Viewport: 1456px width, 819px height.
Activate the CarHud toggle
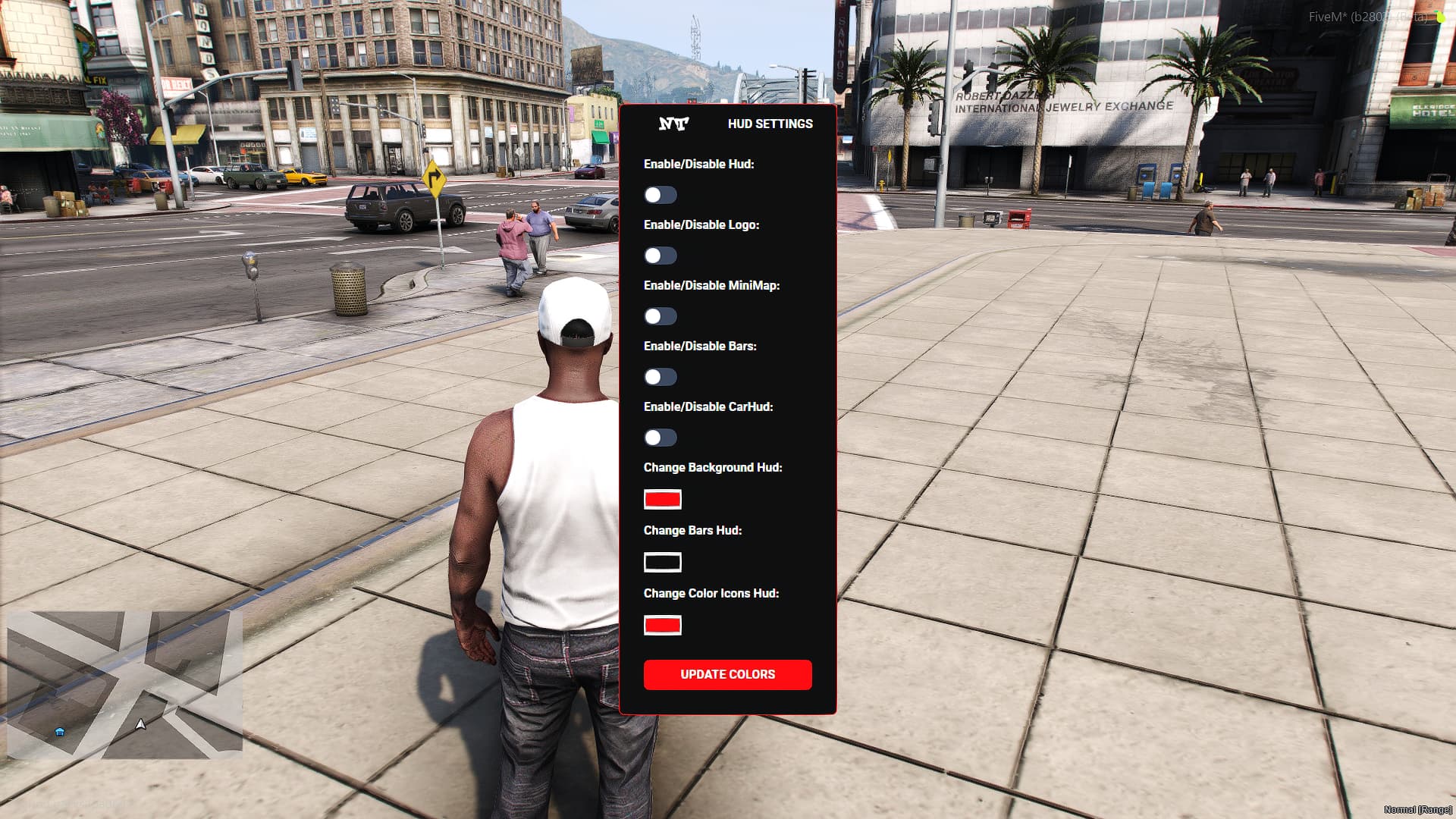point(661,438)
